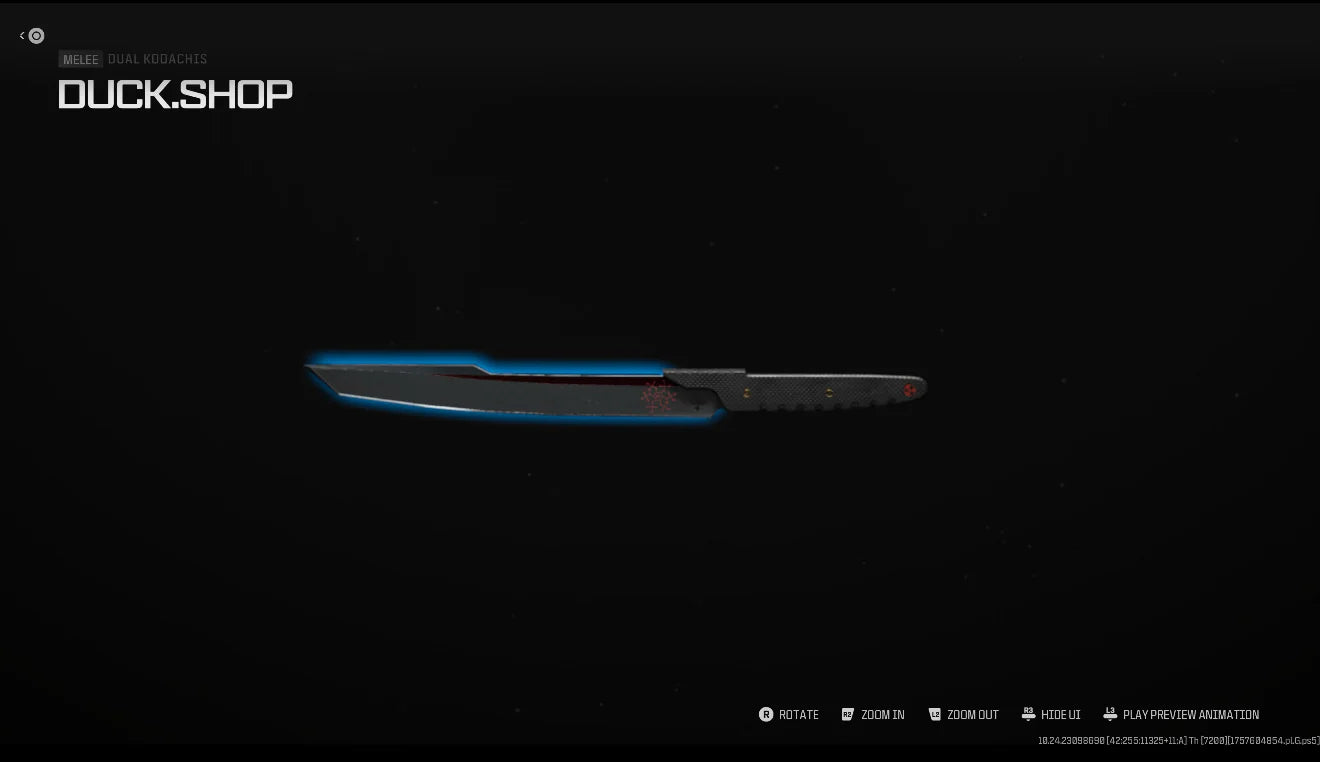Image resolution: width=1320 pixels, height=762 pixels.
Task: Select the back chevron in the corner
Action: point(21,35)
